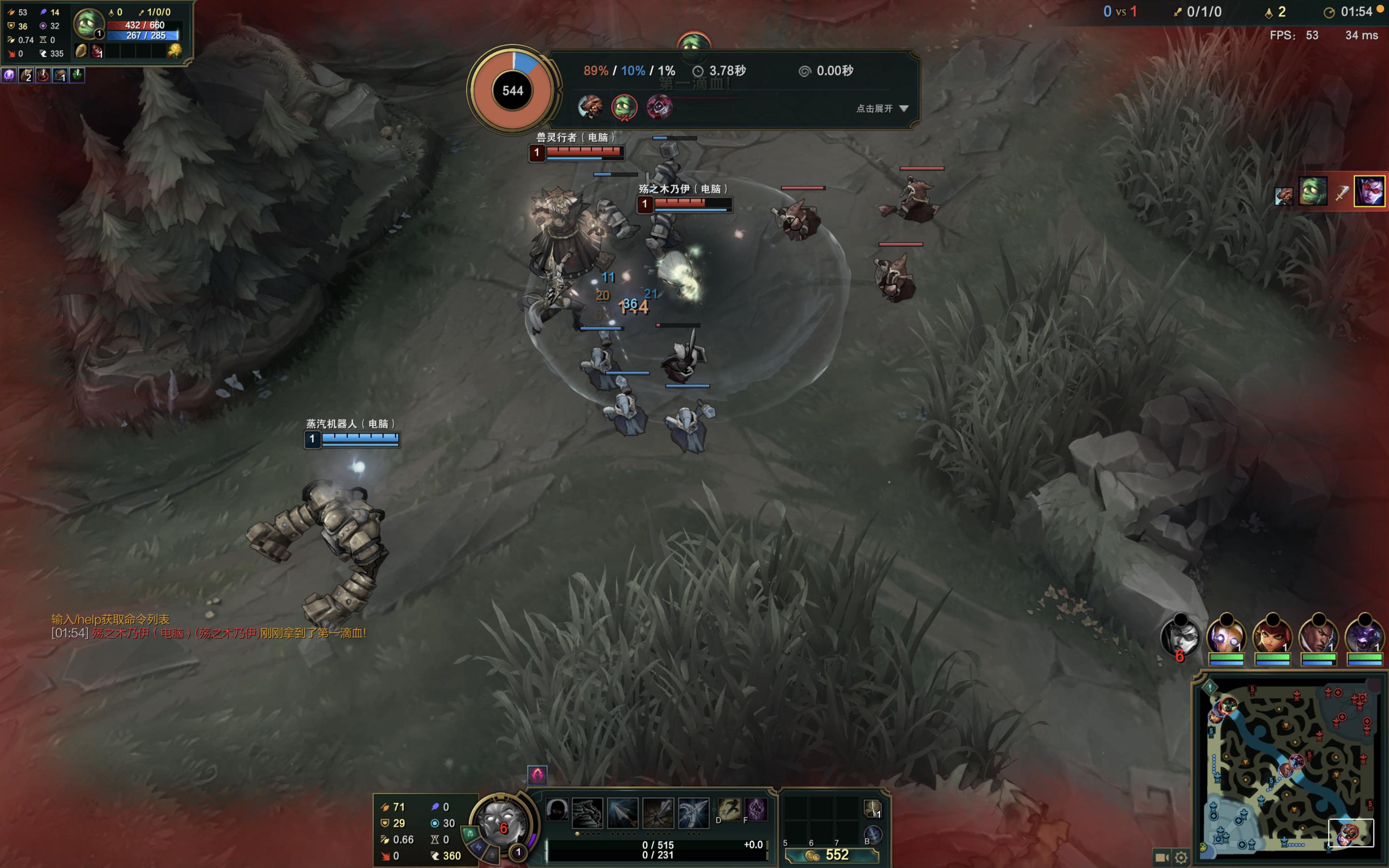The width and height of the screenshot is (1389, 868).
Task: Select the purple wolf ally champion portrait
Action: point(1364,636)
